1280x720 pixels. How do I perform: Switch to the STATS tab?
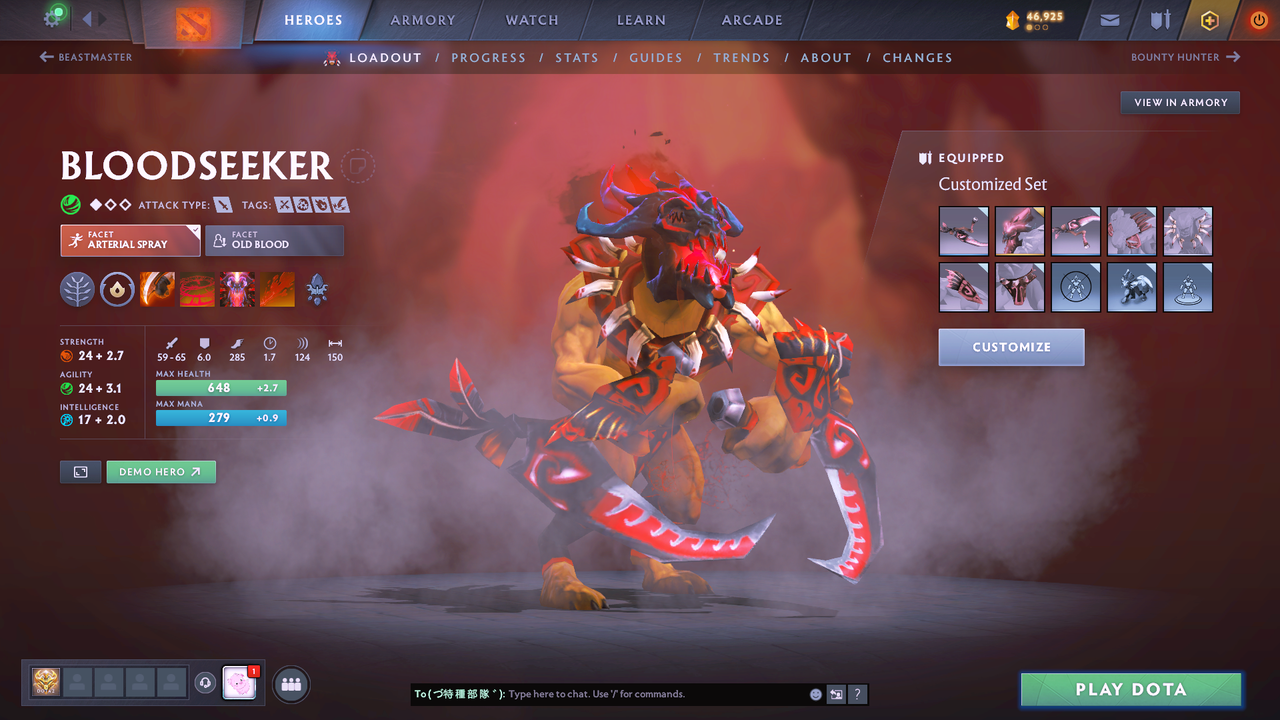(x=577, y=58)
